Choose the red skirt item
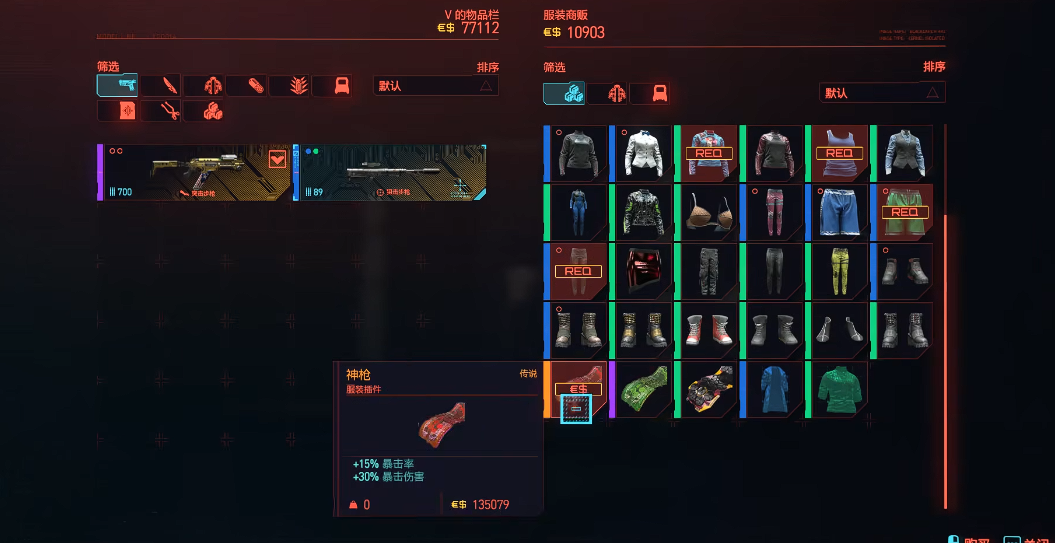The height and width of the screenshot is (543, 1055). click(643, 271)
